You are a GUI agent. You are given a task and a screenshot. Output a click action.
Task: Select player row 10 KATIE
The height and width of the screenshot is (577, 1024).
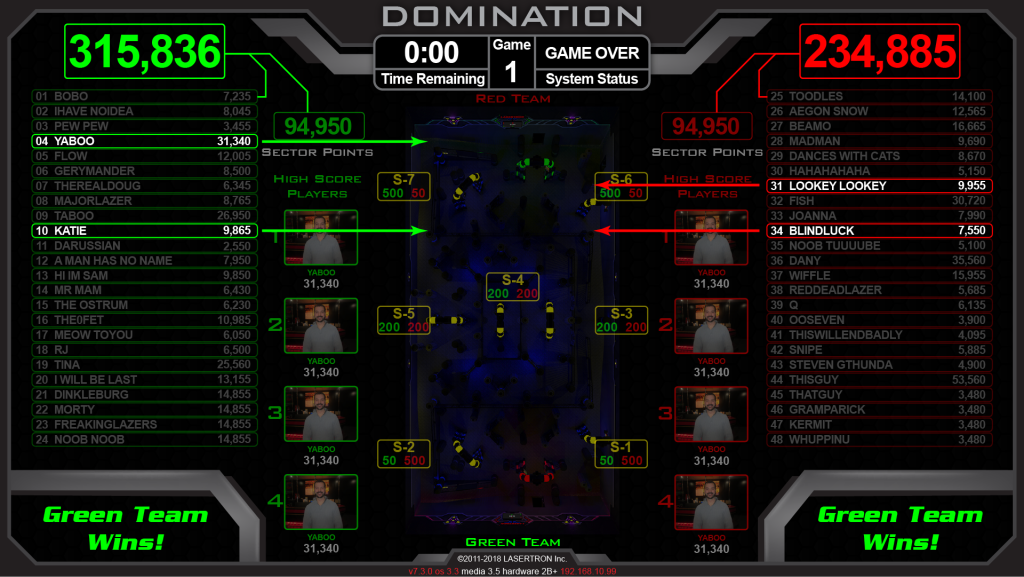pyautogui.click(x=145, y=230)
